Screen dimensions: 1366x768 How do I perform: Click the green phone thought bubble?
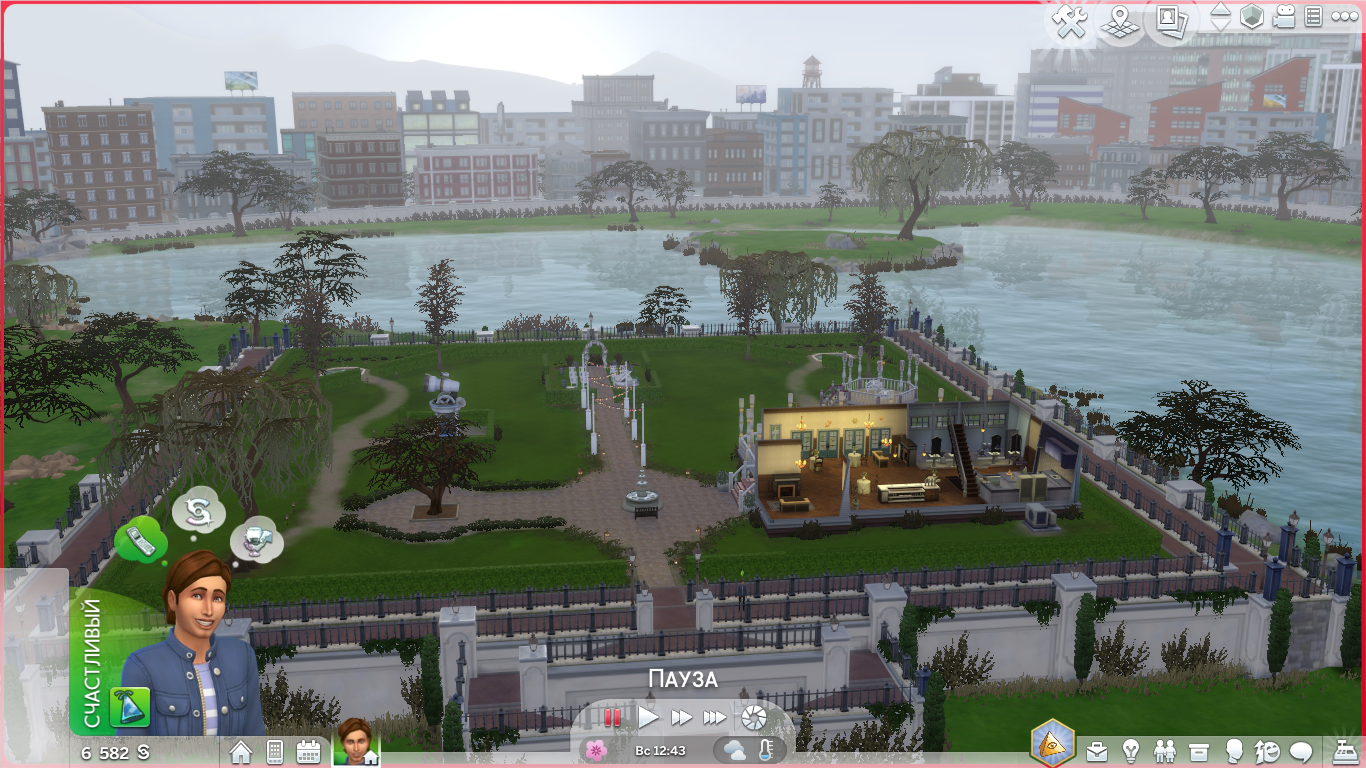(x=140, y=542)
